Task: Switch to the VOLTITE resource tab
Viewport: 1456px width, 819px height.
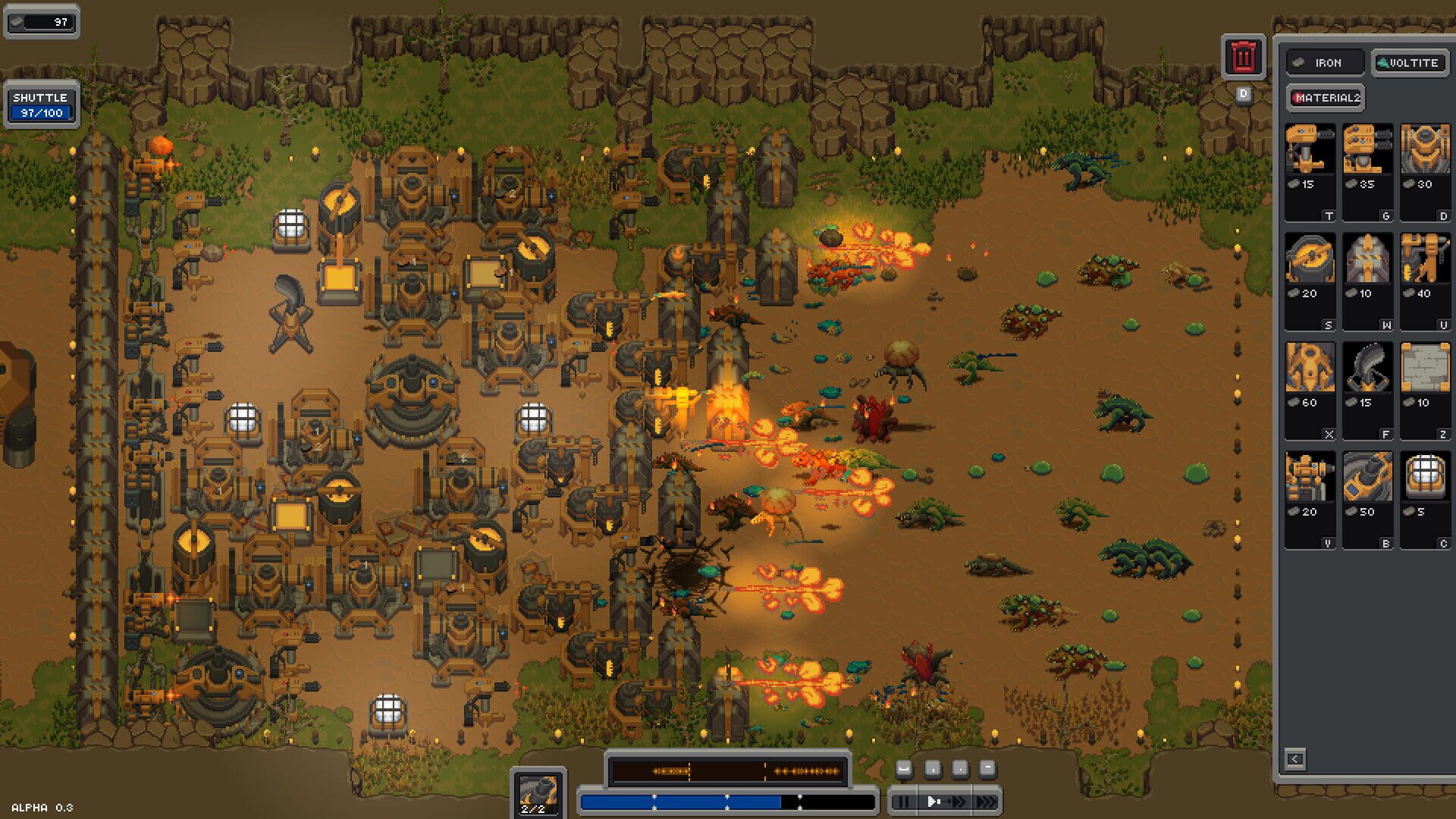Action: click(1409, 62)
